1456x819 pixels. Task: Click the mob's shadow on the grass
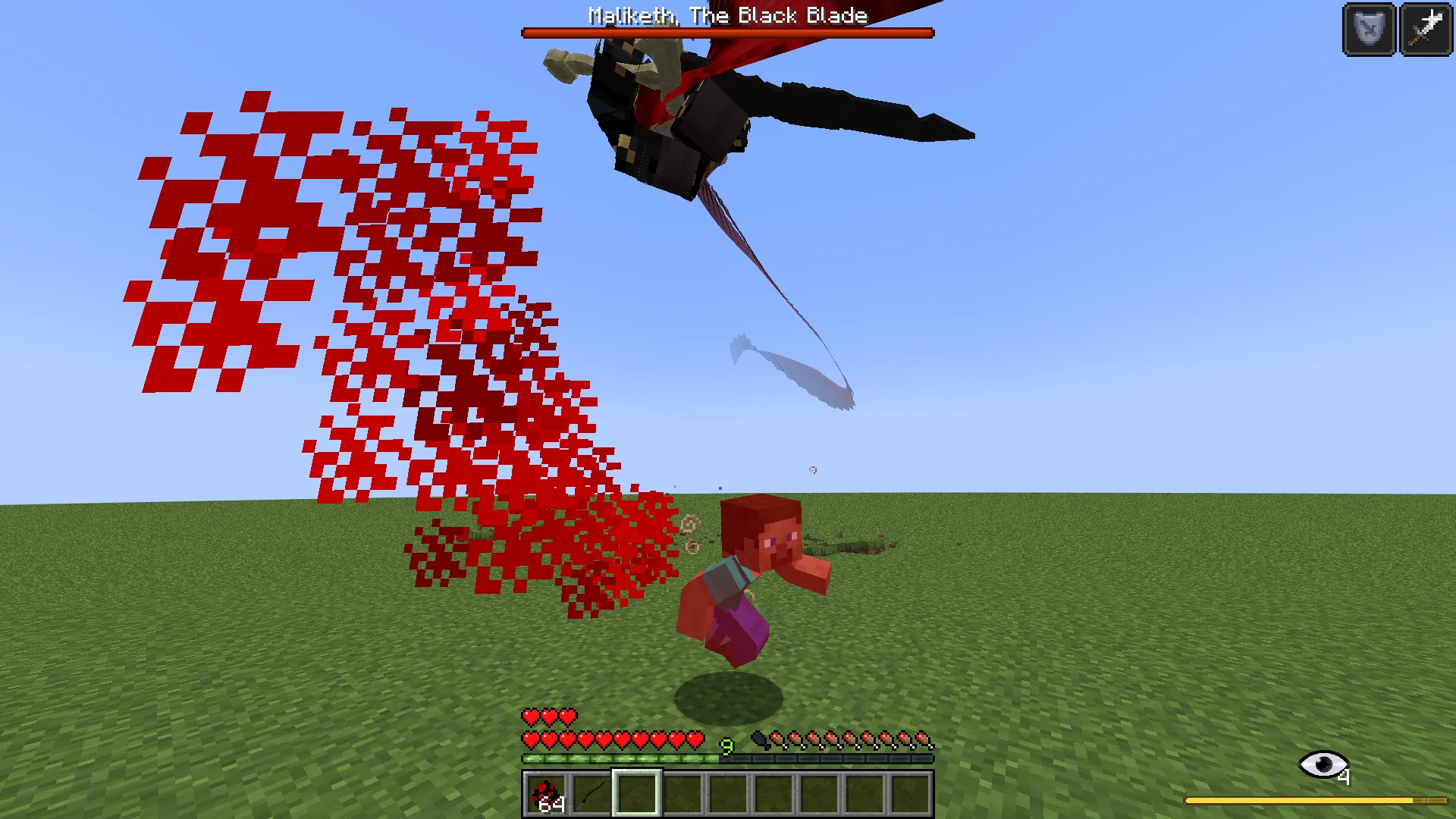pyautogui.click(x=730, y=694)
